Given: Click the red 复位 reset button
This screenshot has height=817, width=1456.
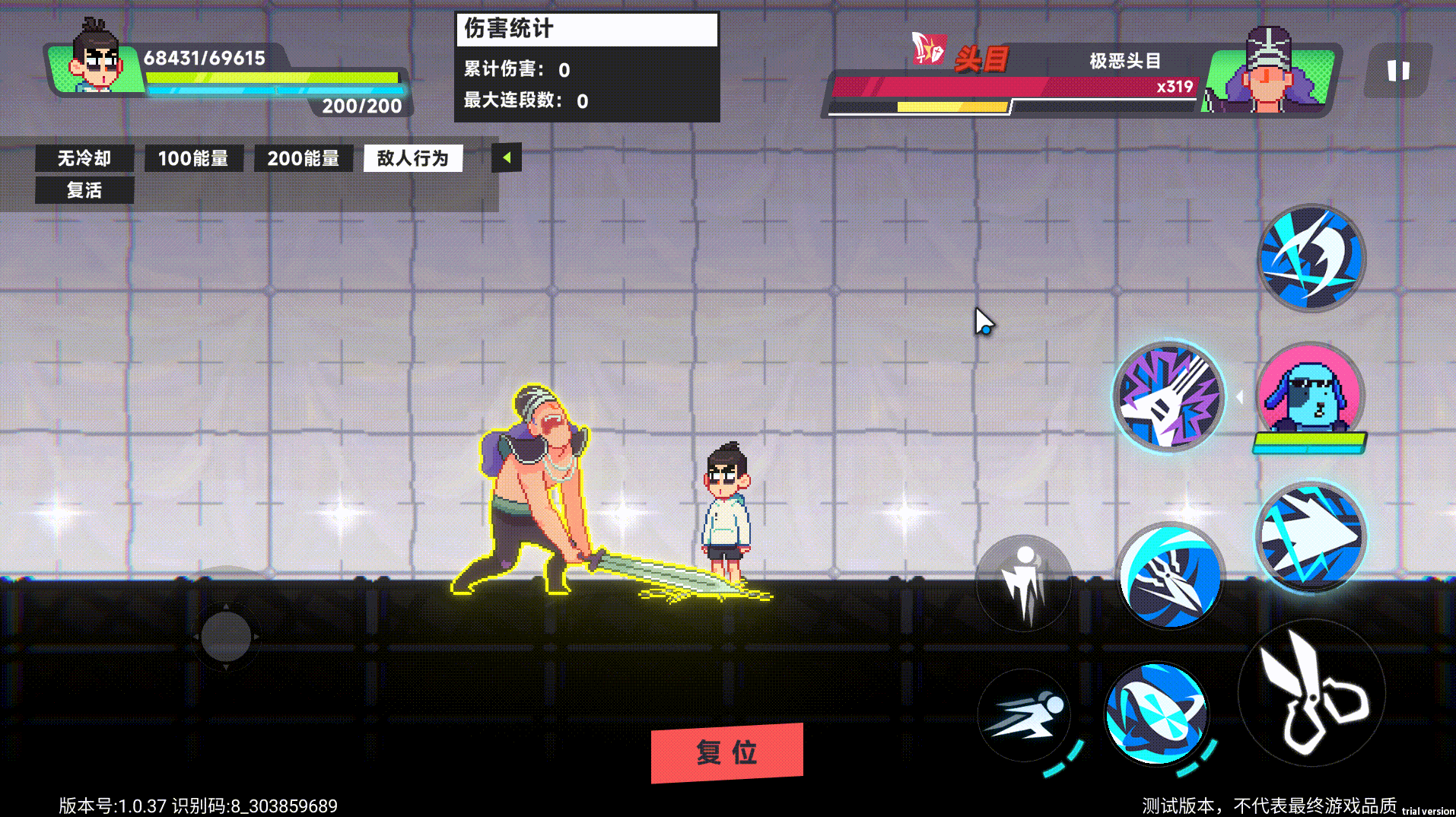Looking at the screenshot, I should pyautogui.click(x=726, y=752).
